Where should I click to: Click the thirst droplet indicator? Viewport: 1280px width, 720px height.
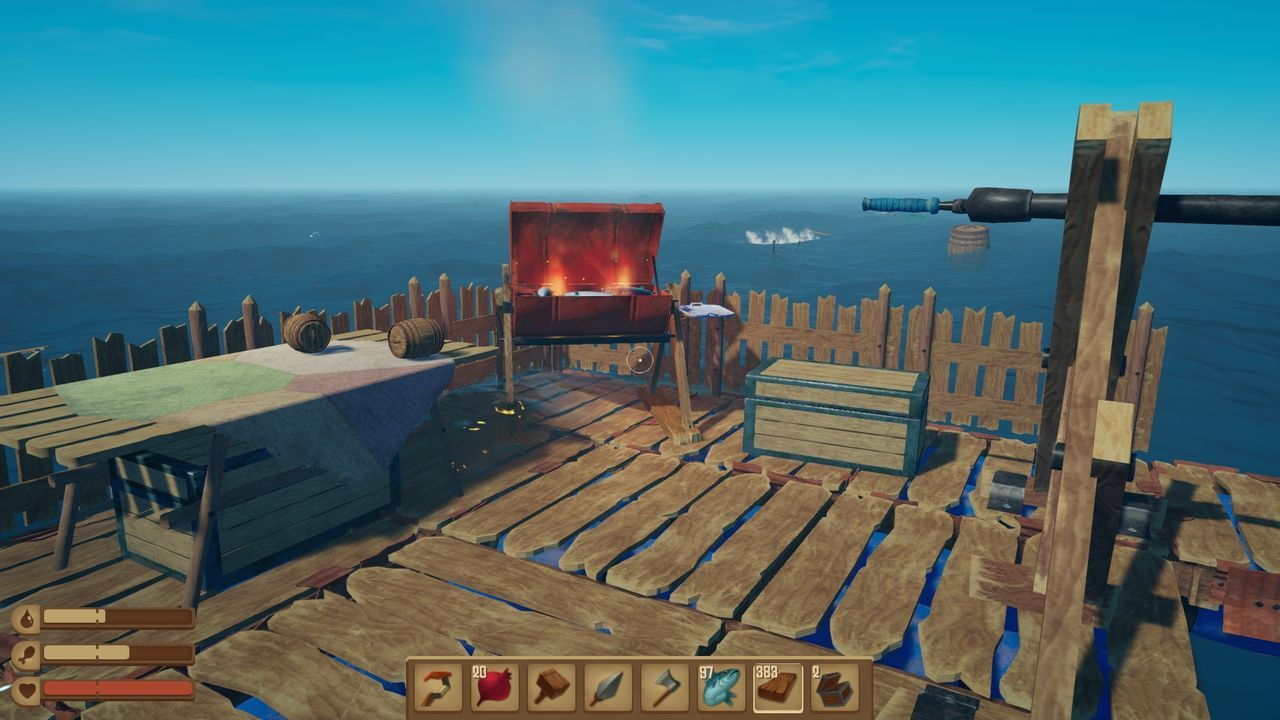pyautogui.click(x=27, y=620)
